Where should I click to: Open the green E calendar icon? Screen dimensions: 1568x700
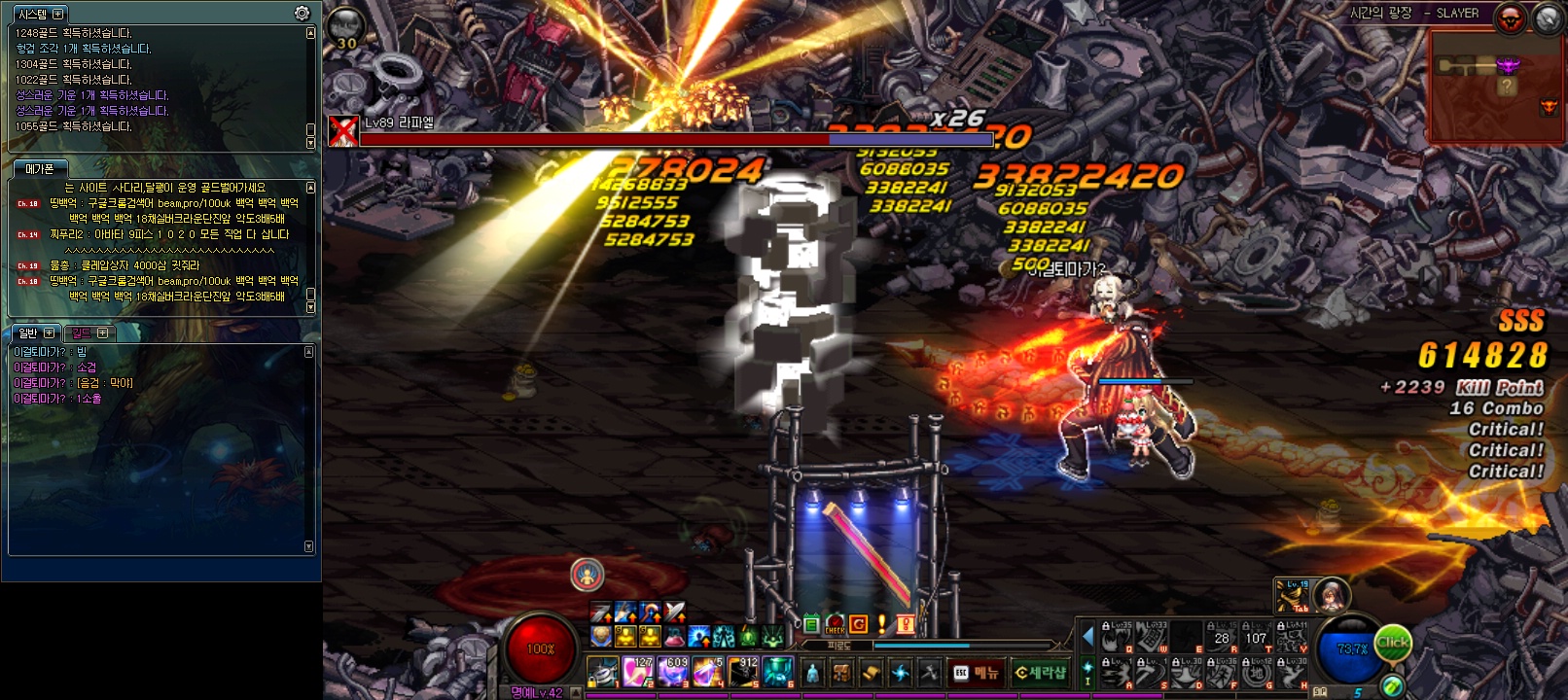pos(811,625)
